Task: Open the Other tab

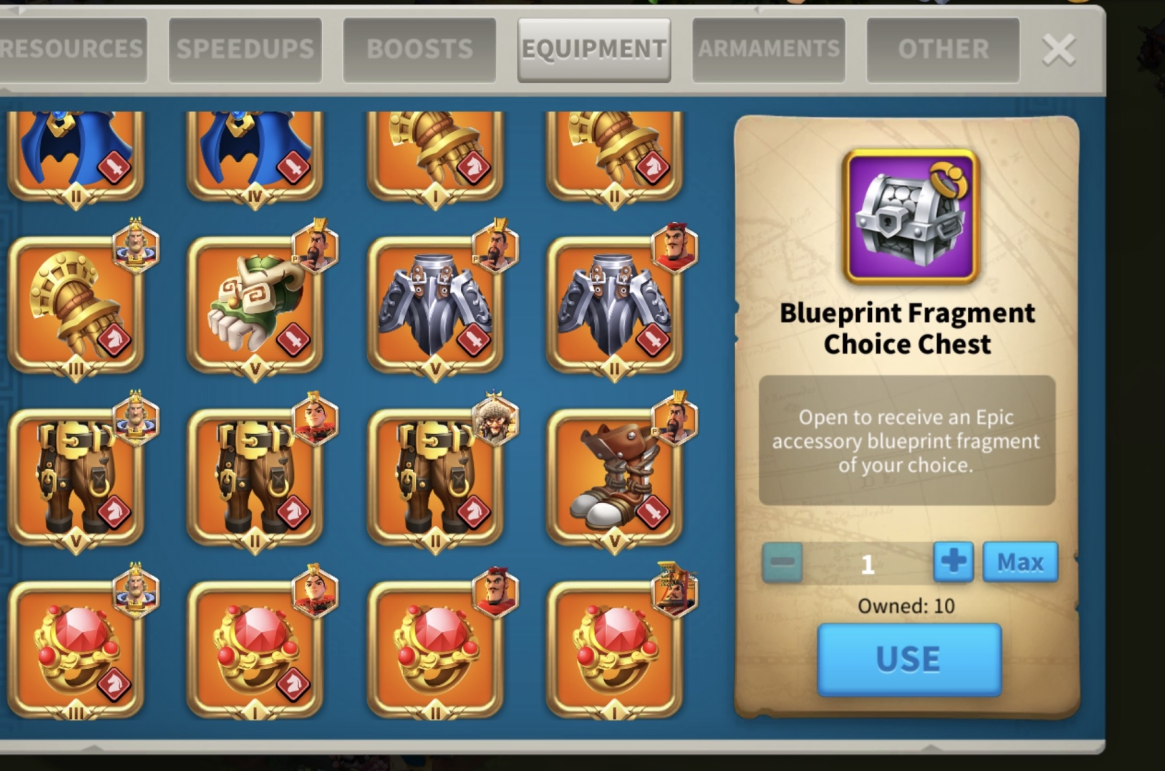Action: tap(942, 49)
